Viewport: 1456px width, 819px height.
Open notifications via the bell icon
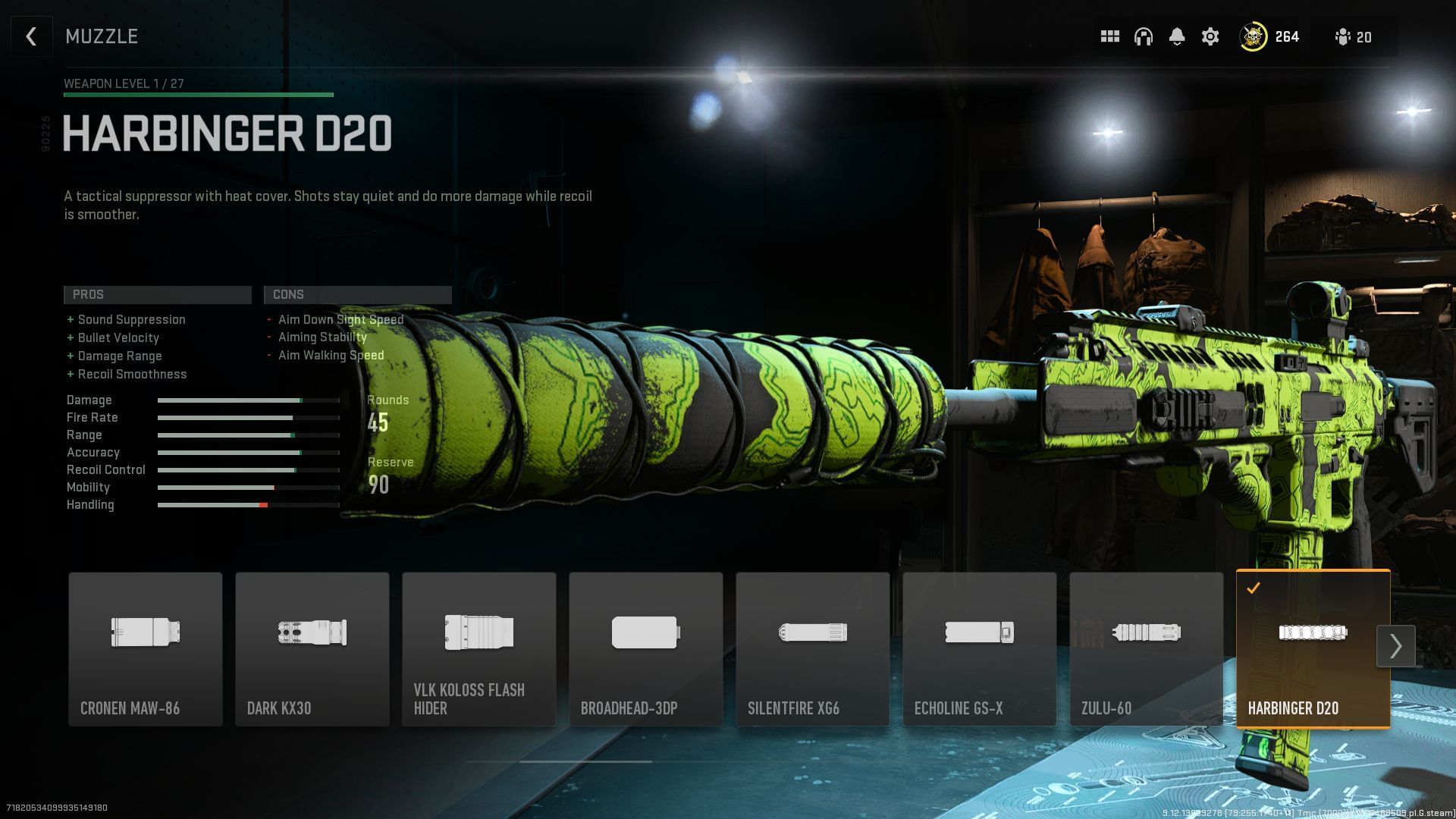(x=1178, y=36)
